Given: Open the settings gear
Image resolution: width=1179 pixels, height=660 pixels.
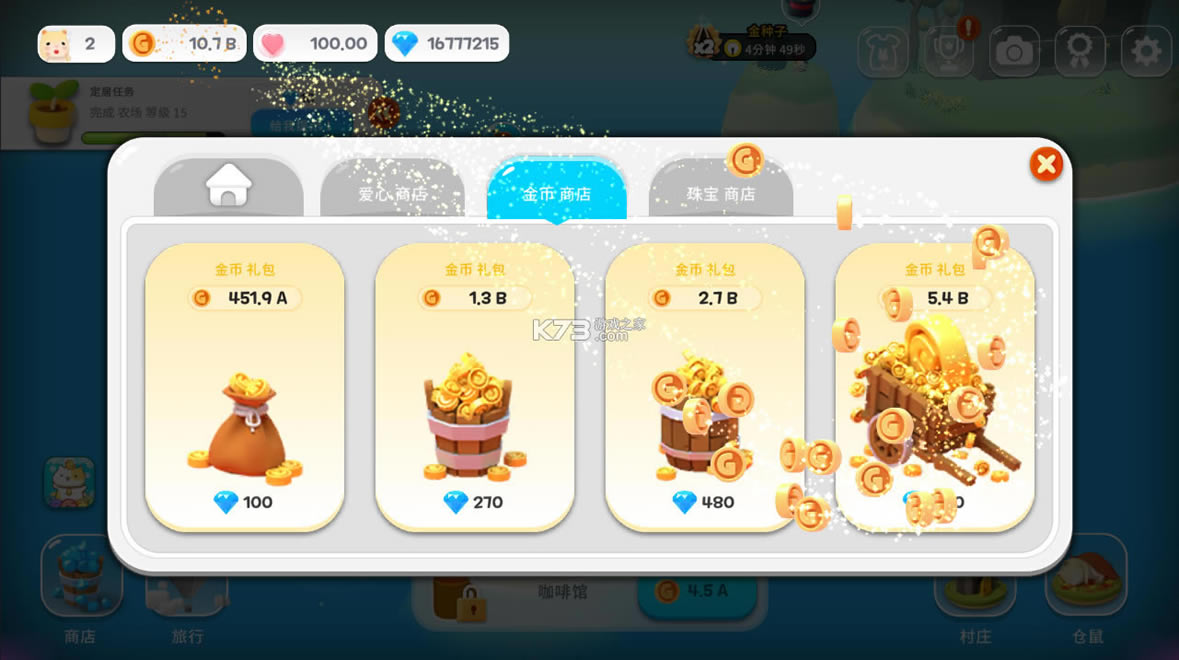Looking at the screenshot, I should (x=1145, y=50).
